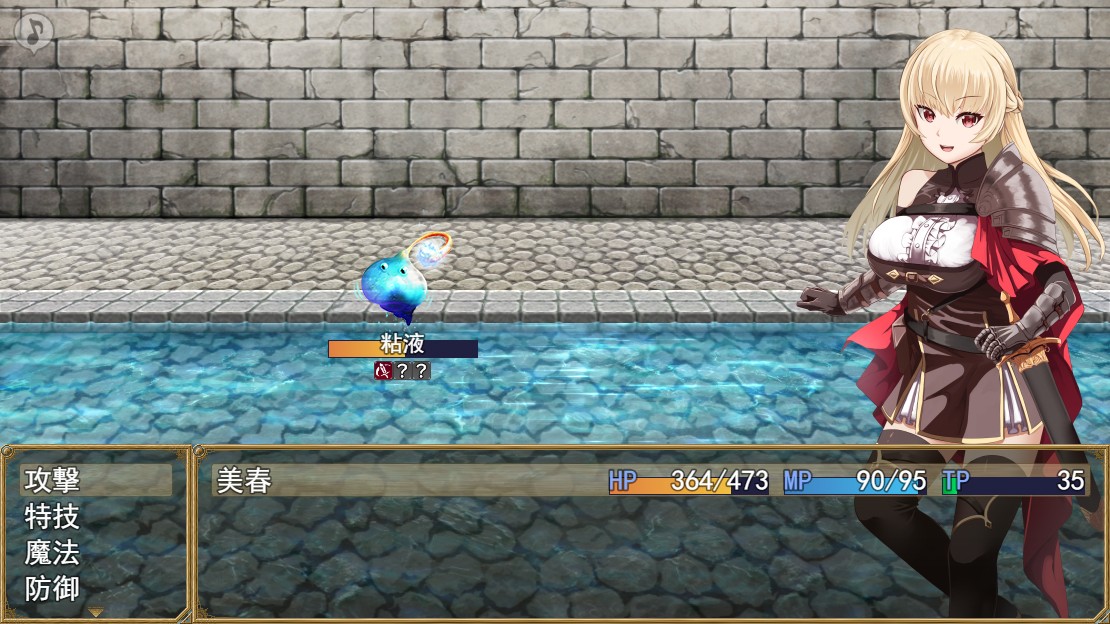Select the 防御 guard command

95,588
